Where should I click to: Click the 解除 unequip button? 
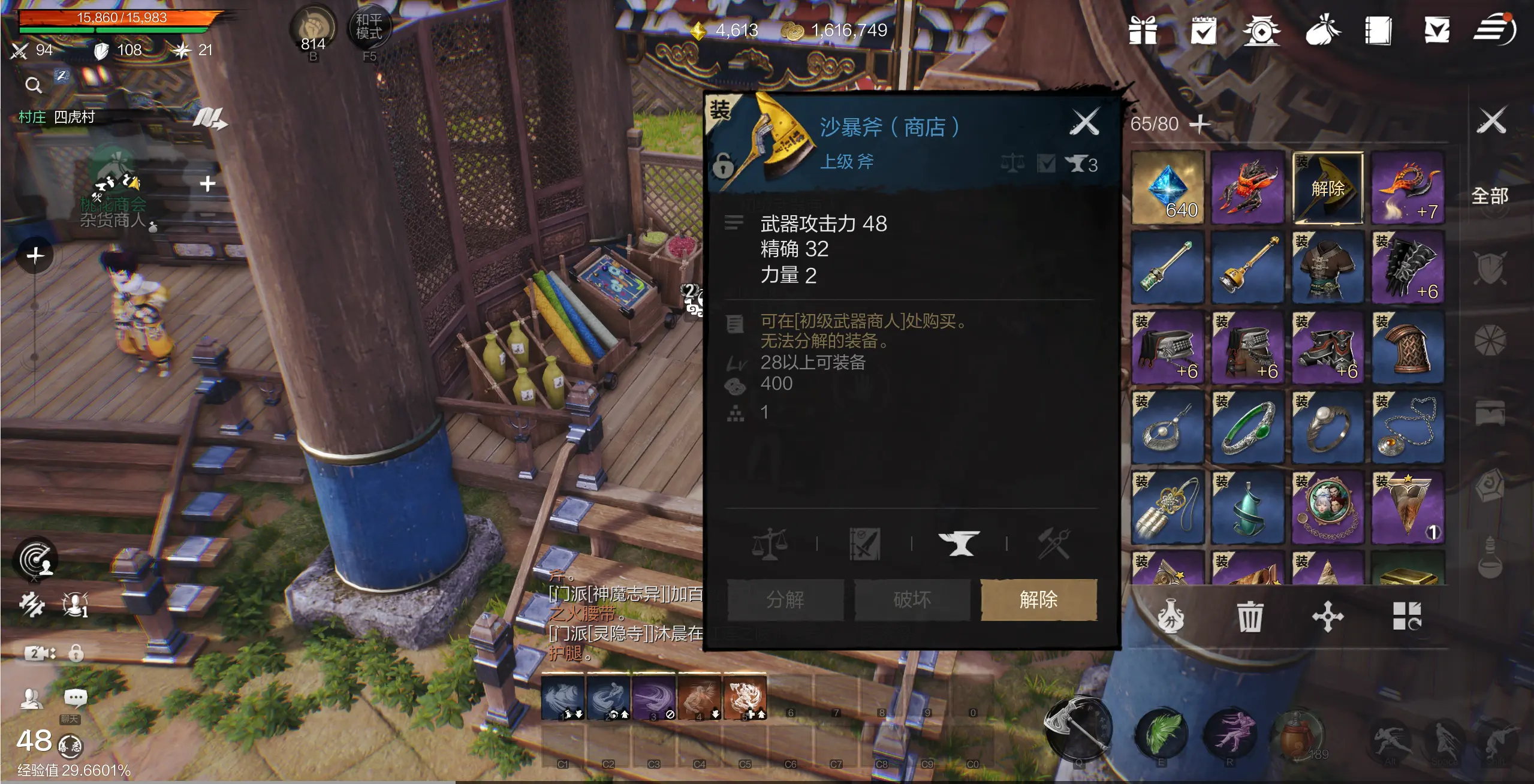(x=1038, y=599)
